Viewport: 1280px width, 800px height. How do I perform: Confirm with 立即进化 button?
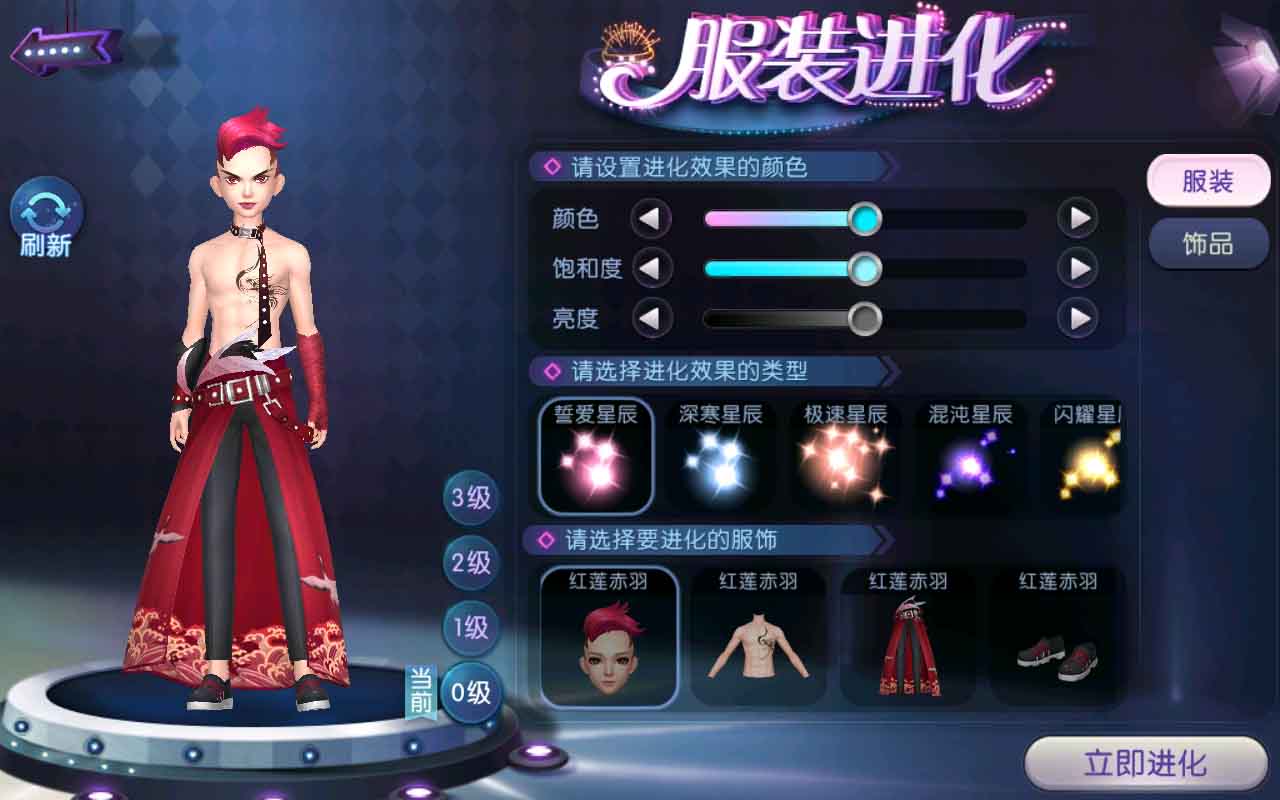coord(1145,765)
